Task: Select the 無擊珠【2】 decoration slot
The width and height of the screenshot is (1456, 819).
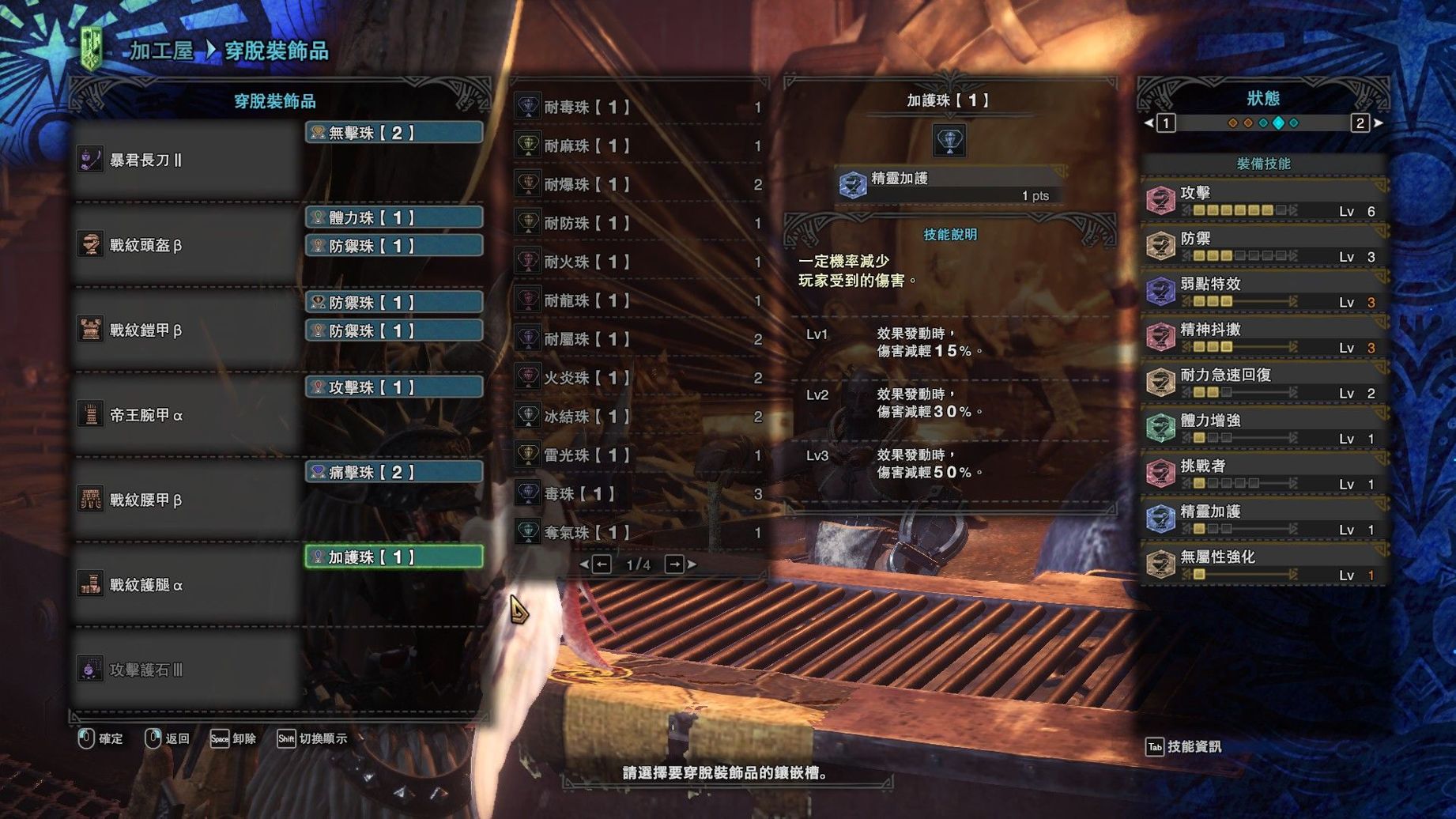Action: click(394, 133)
